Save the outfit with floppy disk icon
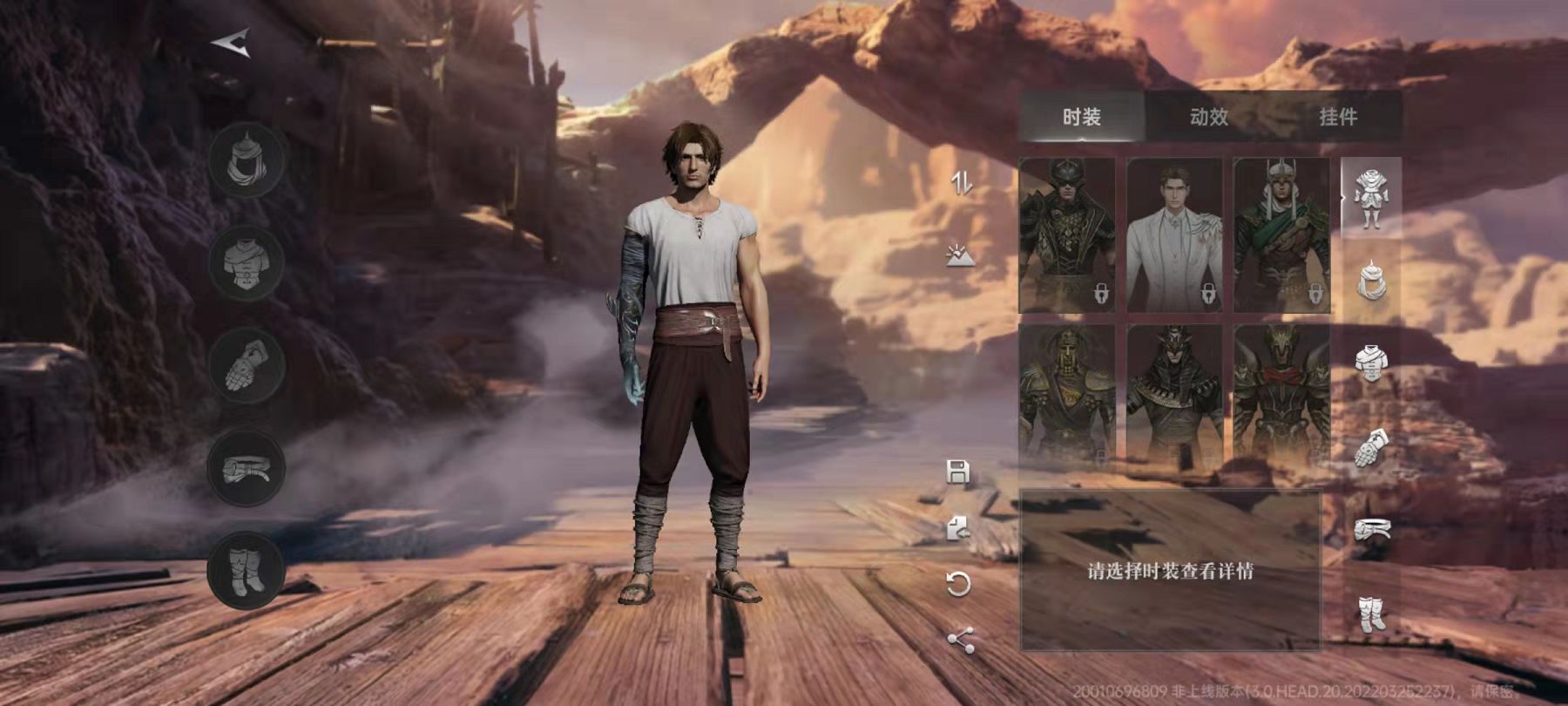1568x706 pixels. pyautogui.click(x=958, y=472)
